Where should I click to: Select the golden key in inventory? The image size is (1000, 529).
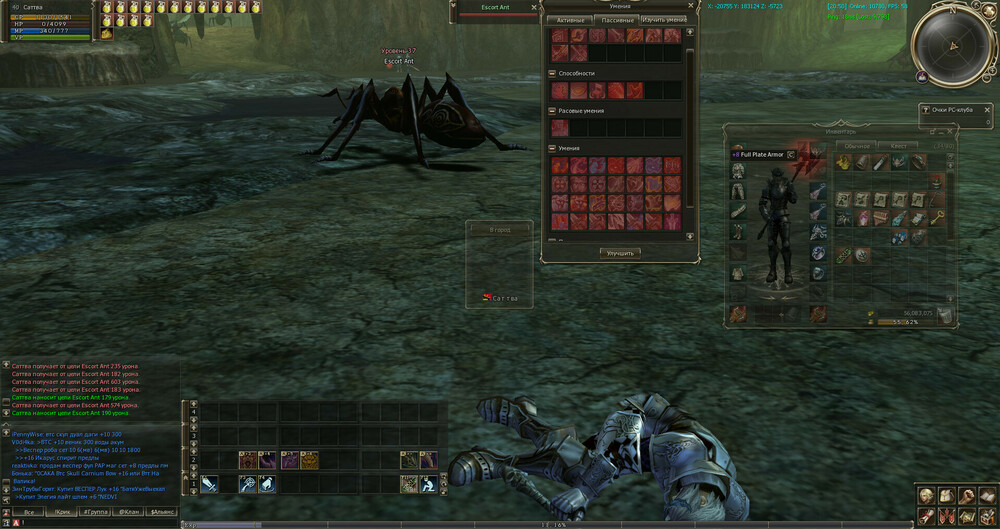click(x=935, y=218)
